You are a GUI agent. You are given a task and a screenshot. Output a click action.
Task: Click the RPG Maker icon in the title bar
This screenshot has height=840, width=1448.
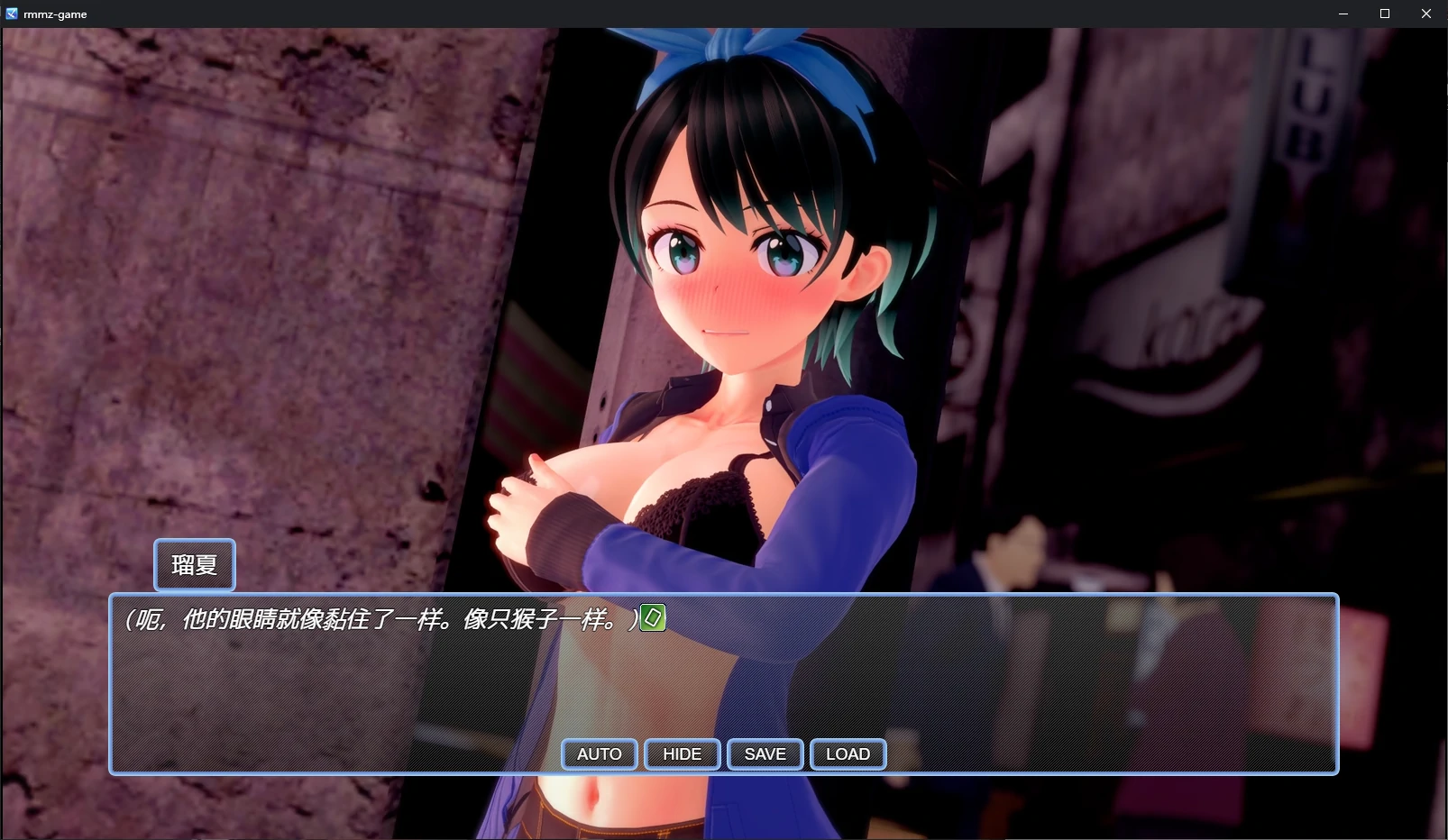12,13
